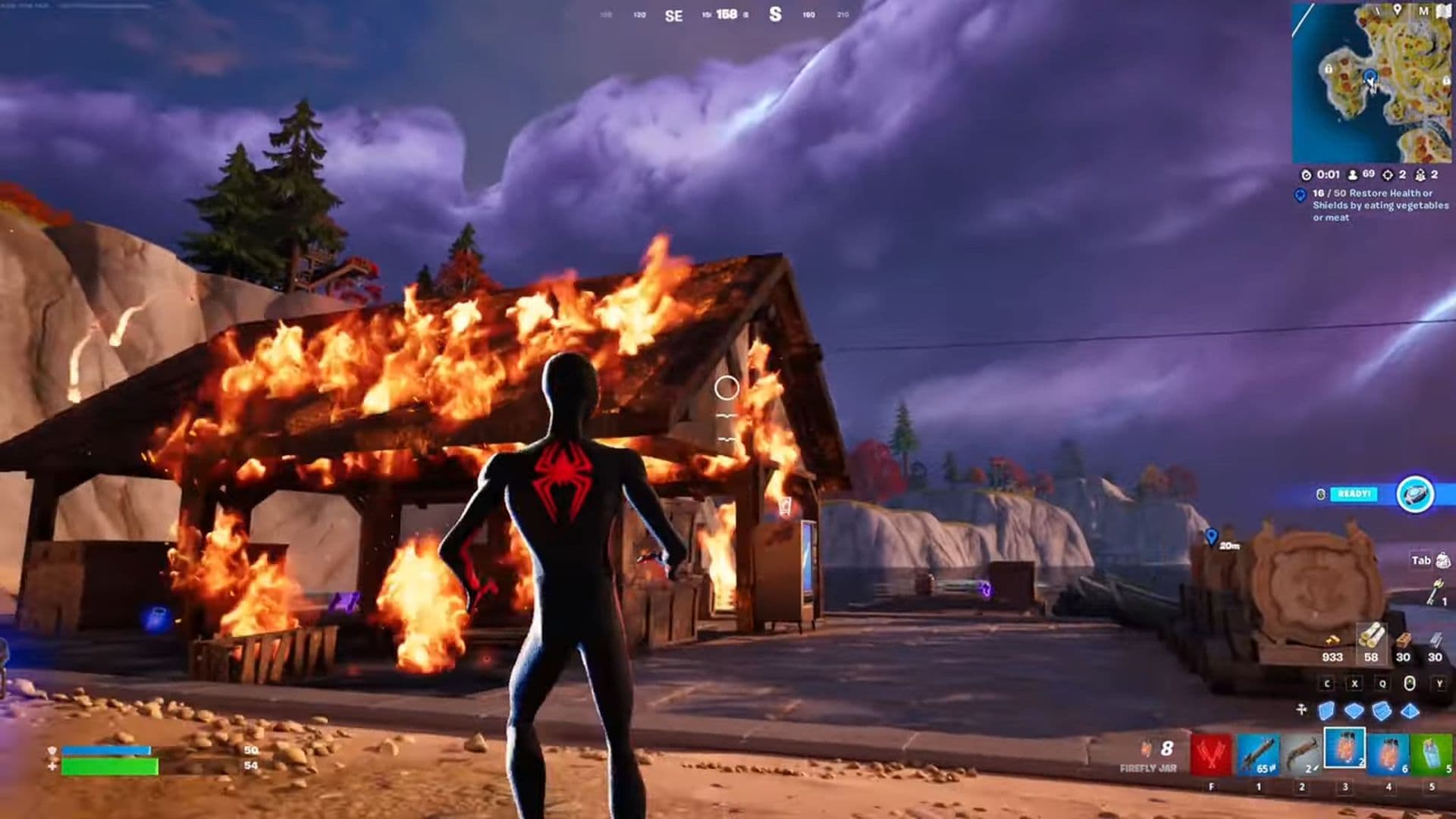Select the floor build piece

1354,711
